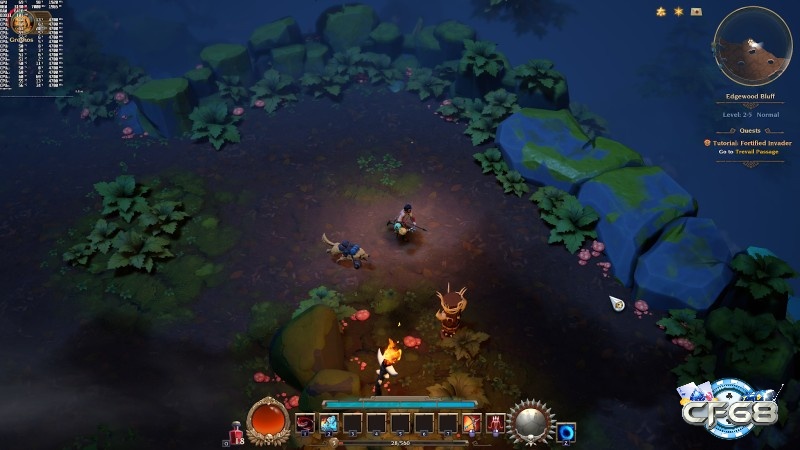Image resolution: width=800 pixels, height=450 pixels.
Task: Click the red envelope icon
Action: pyautogui.click(x=696, y=11)
